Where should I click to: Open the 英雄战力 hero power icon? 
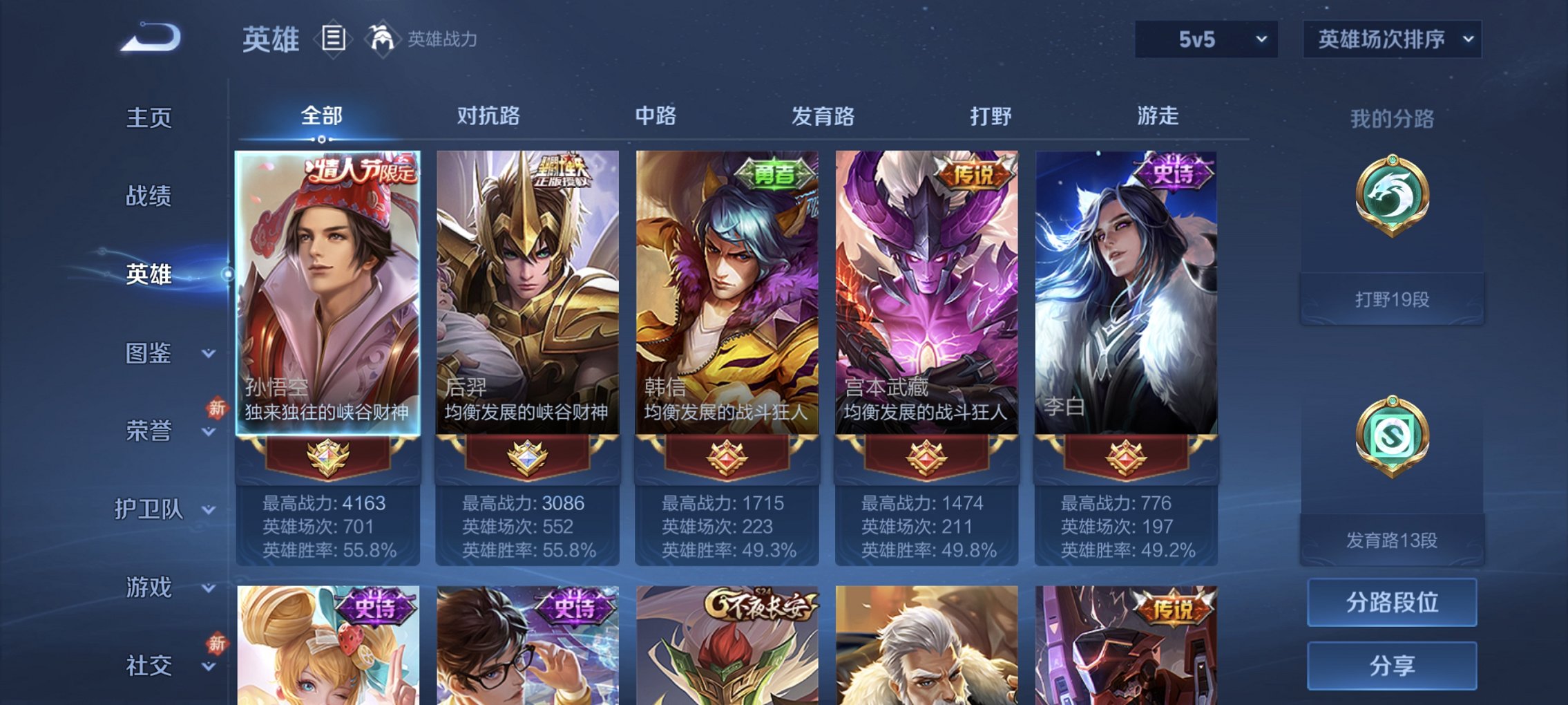[x=382, y=38]
